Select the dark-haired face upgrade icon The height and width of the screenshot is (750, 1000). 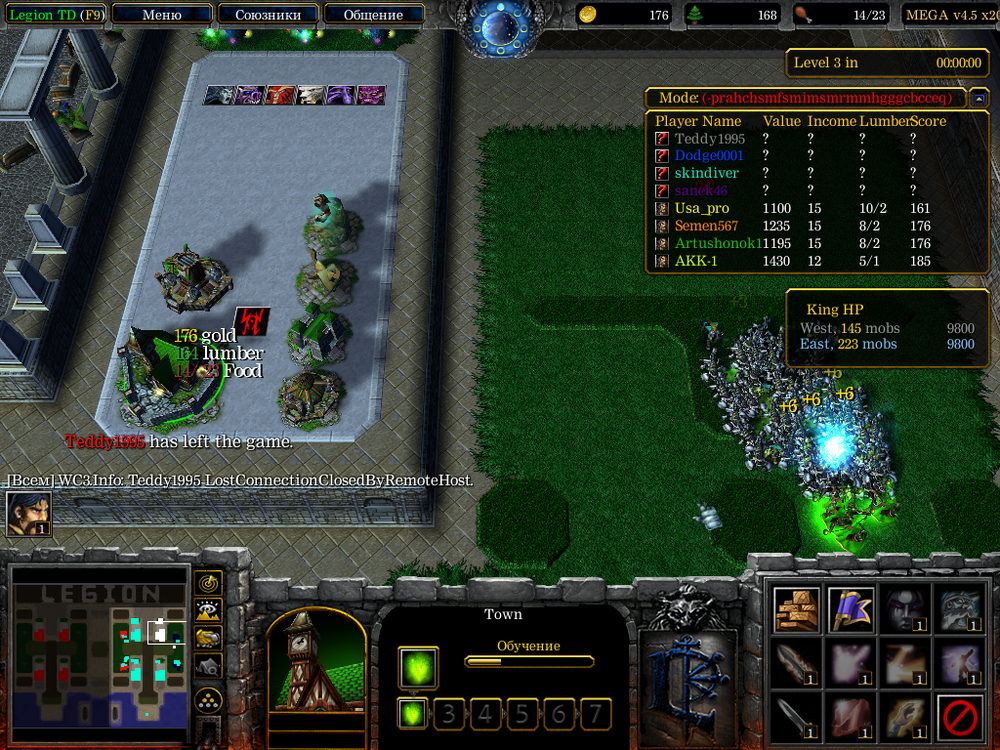tap(904, 610)
